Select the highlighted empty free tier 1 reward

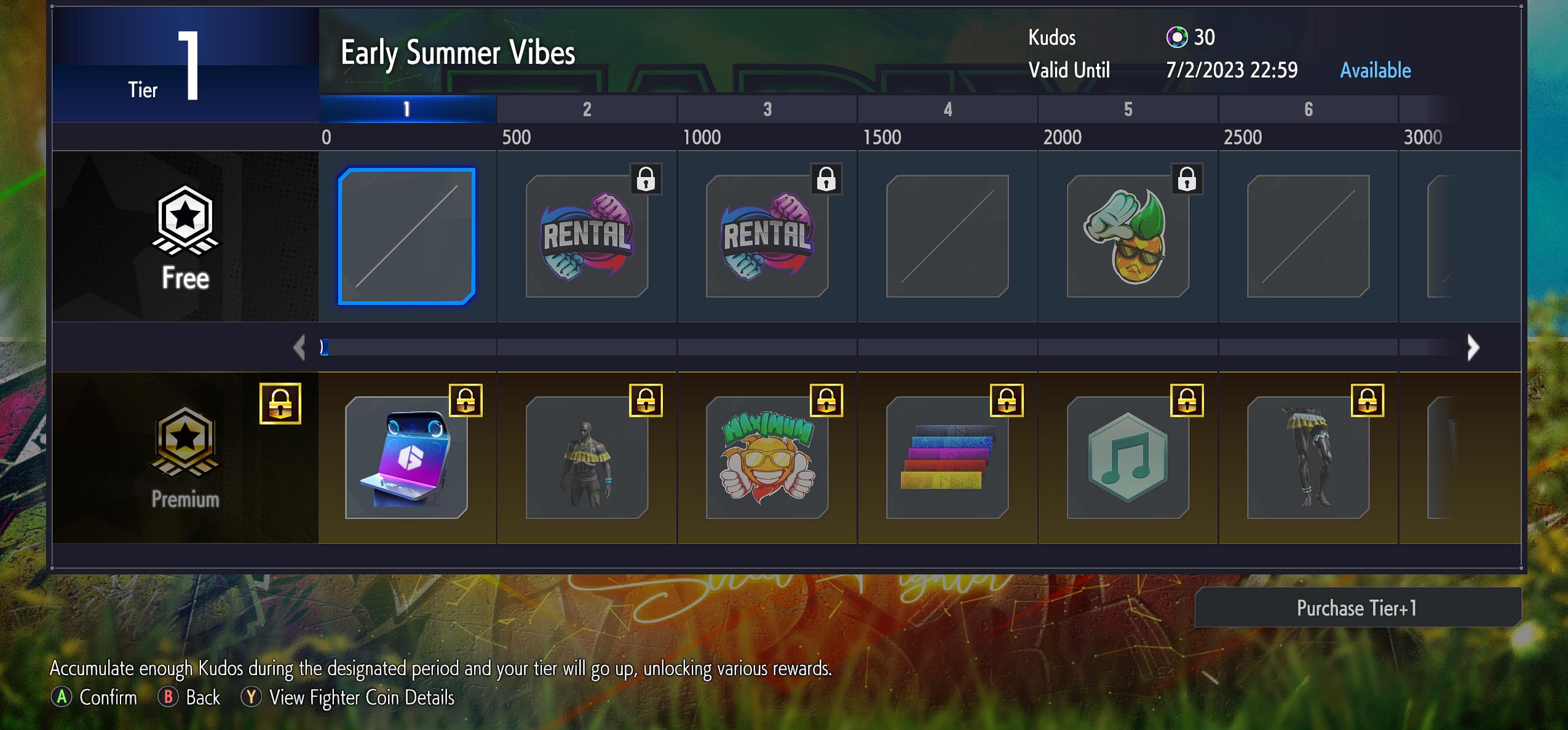pyautogui.click(x=406, y=236)
